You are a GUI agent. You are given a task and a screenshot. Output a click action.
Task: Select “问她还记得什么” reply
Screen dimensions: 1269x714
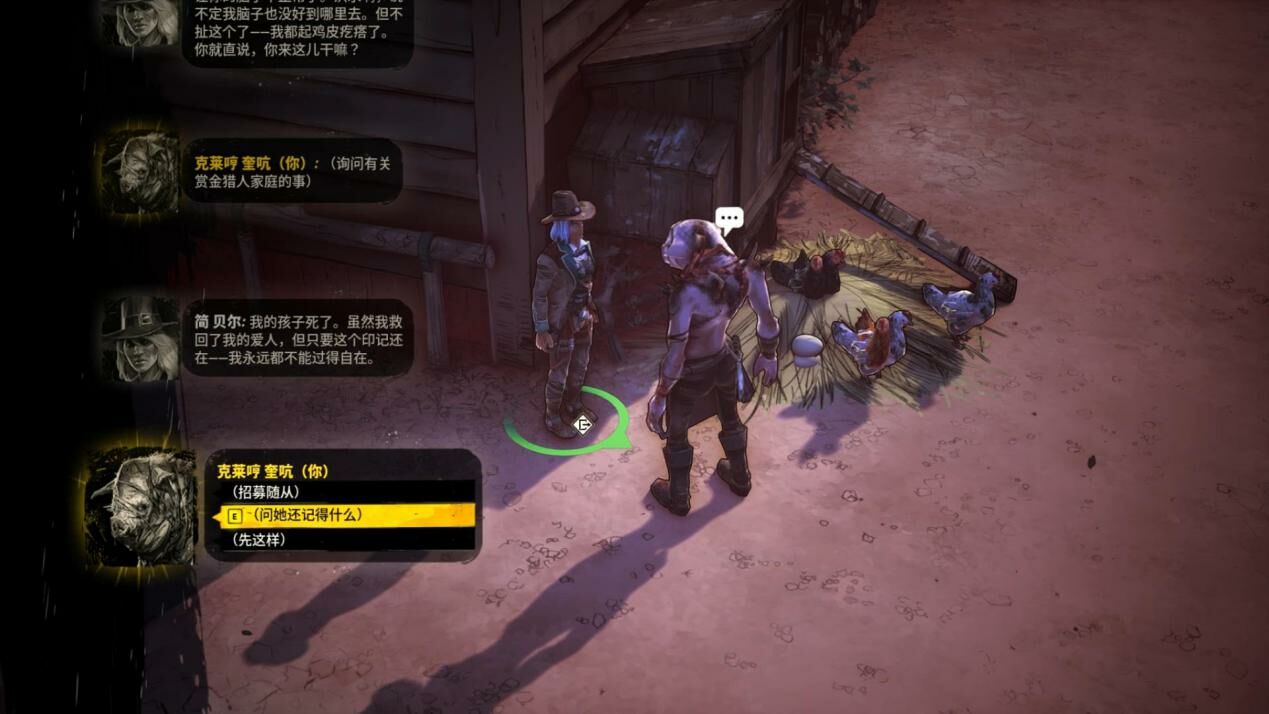click(308, 515)
